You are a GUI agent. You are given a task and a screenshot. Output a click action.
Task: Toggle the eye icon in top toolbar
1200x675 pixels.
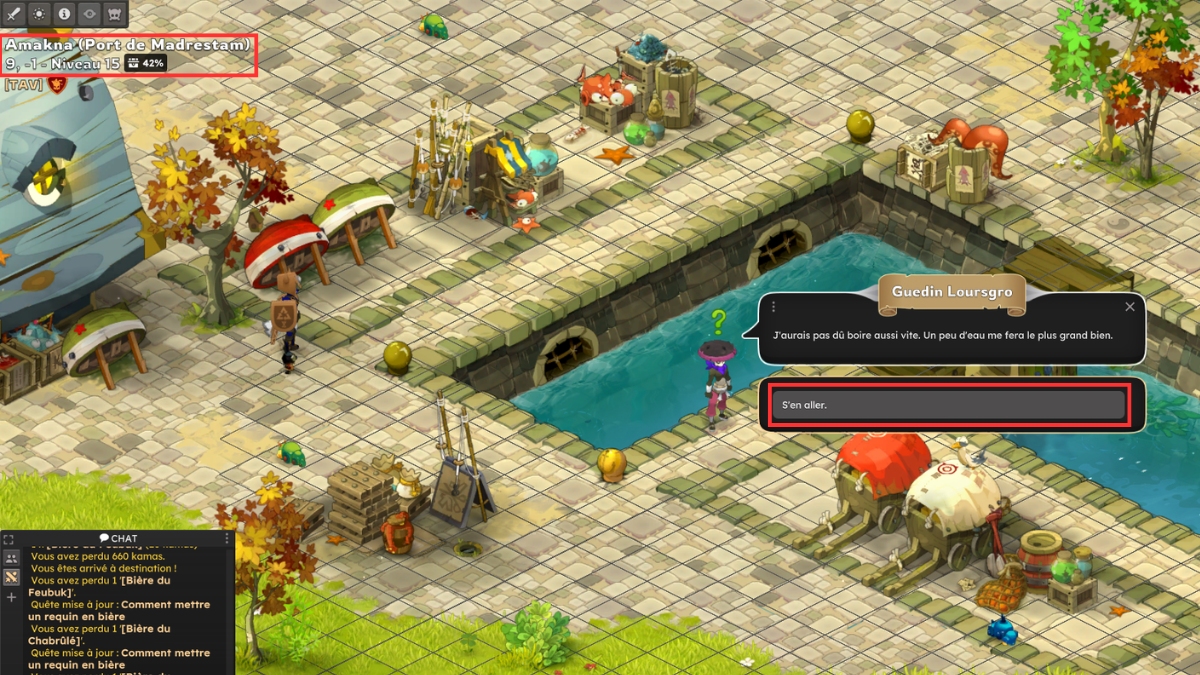(x=89, y=14)
